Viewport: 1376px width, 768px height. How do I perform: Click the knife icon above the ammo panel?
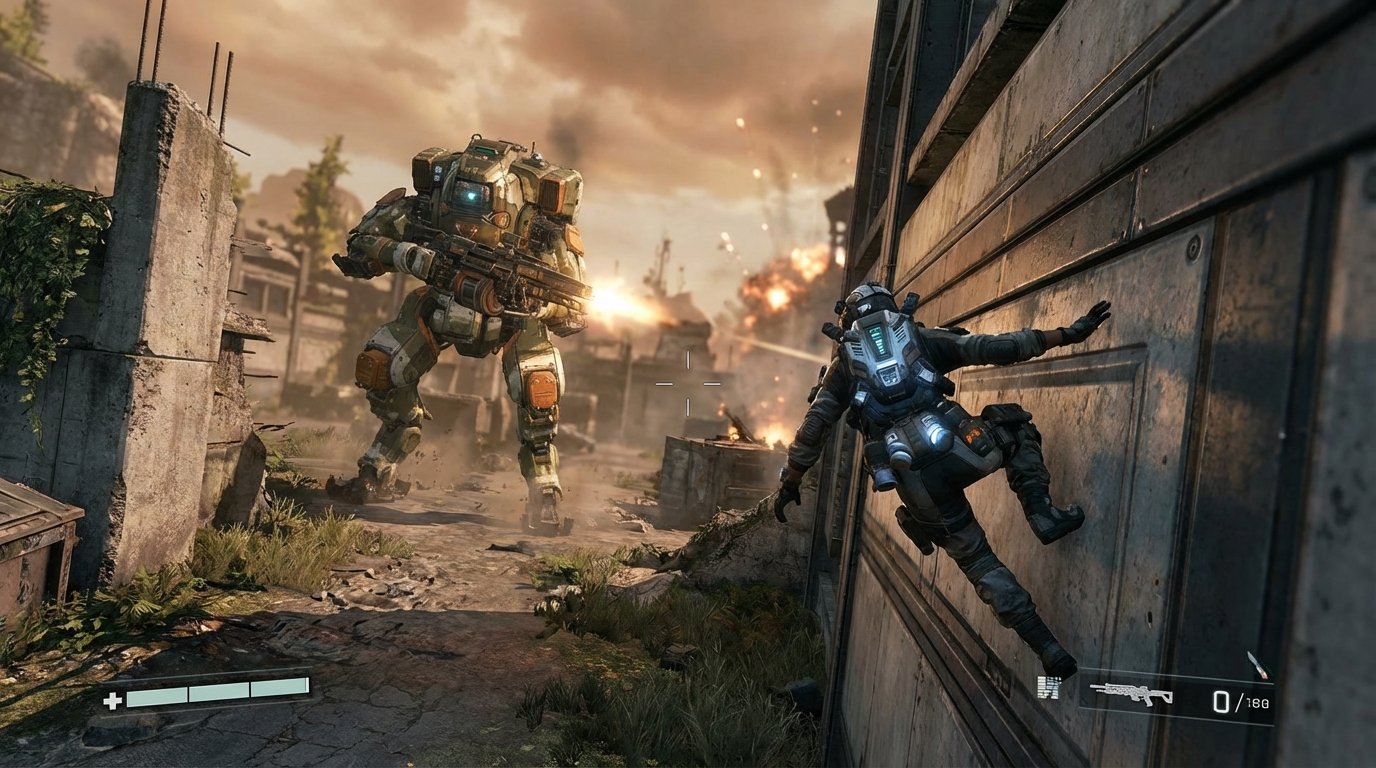1256,664
